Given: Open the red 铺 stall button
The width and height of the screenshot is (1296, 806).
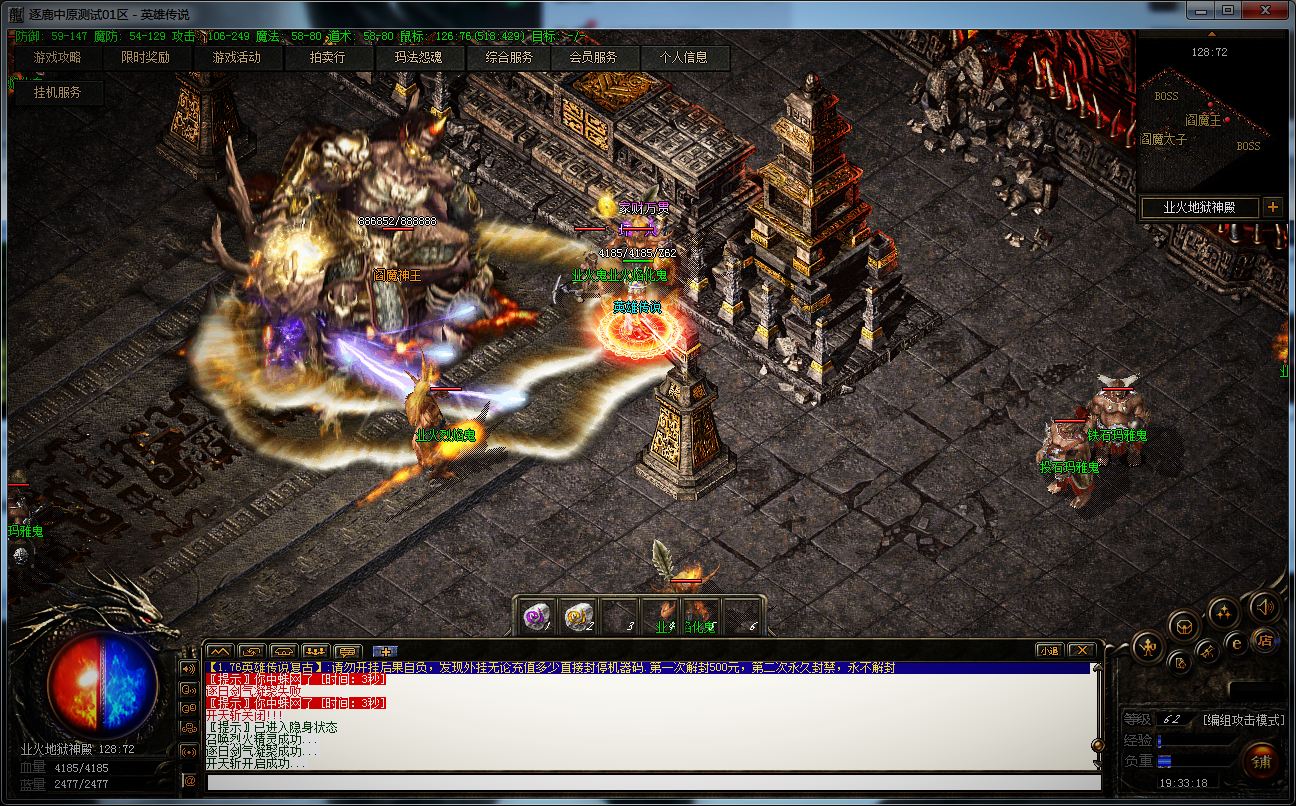Looking at the screenshot, I should tap(1262, 761).
